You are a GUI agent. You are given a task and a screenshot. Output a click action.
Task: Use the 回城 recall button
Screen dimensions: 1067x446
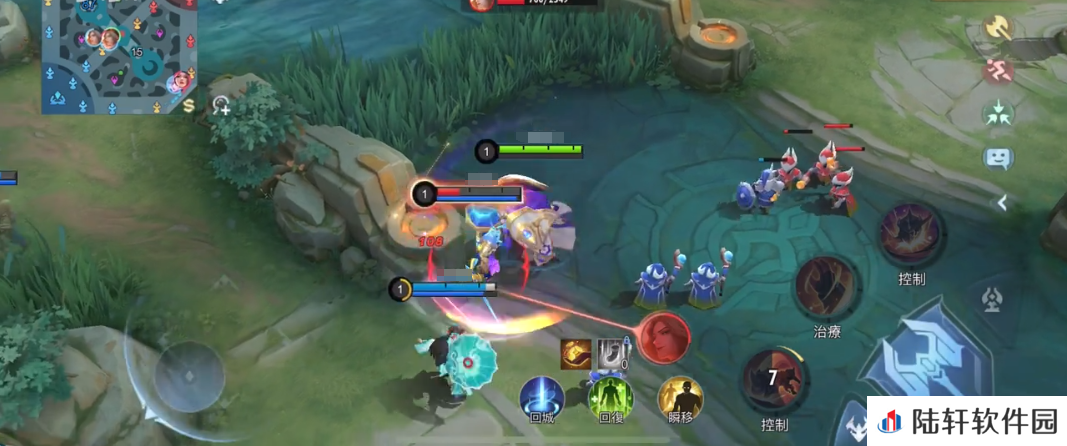point(541,398)
